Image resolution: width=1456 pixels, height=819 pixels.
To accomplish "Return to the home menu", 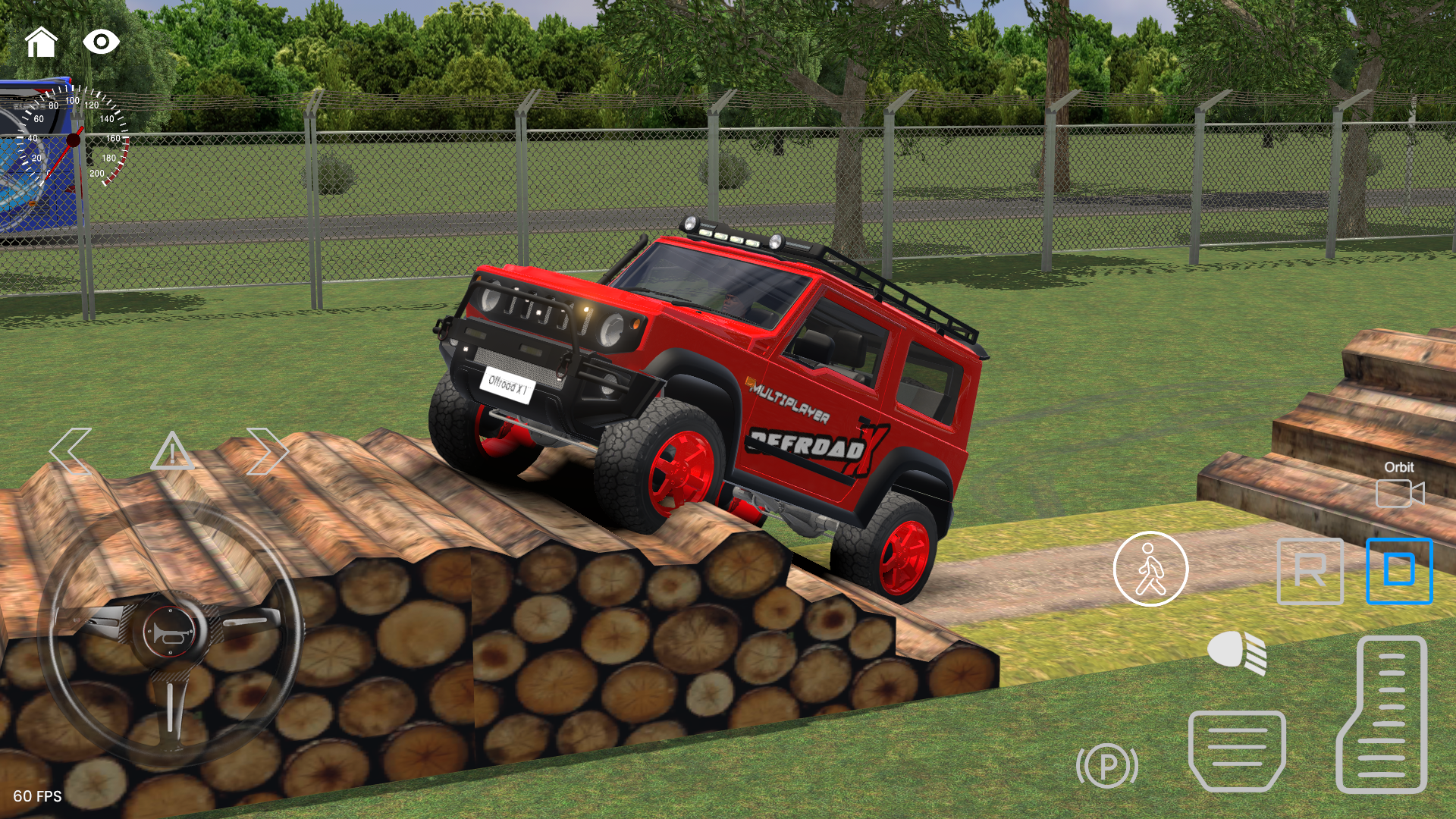I will (42, 43).
